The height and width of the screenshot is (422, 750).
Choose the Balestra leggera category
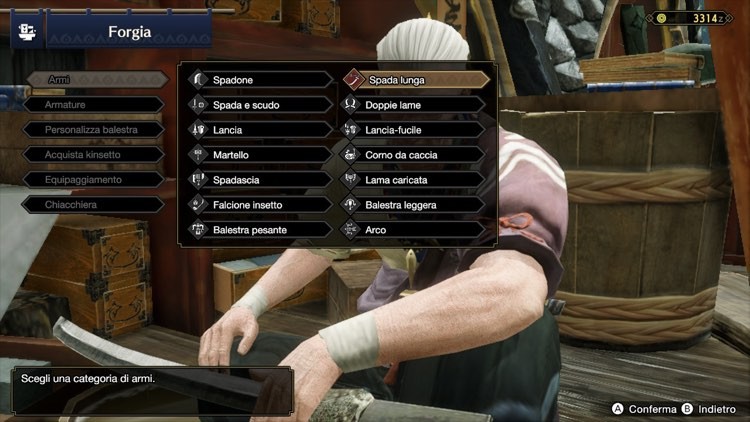tap(414, 205)
